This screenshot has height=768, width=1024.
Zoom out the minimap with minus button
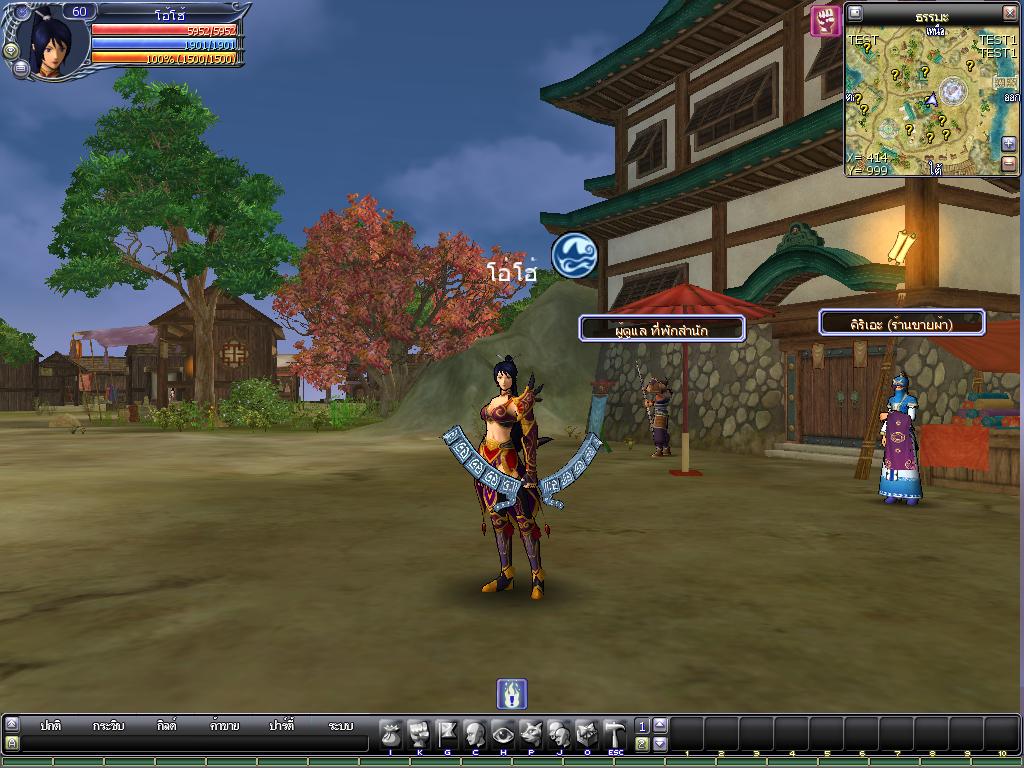click(x=1008, y=162)
